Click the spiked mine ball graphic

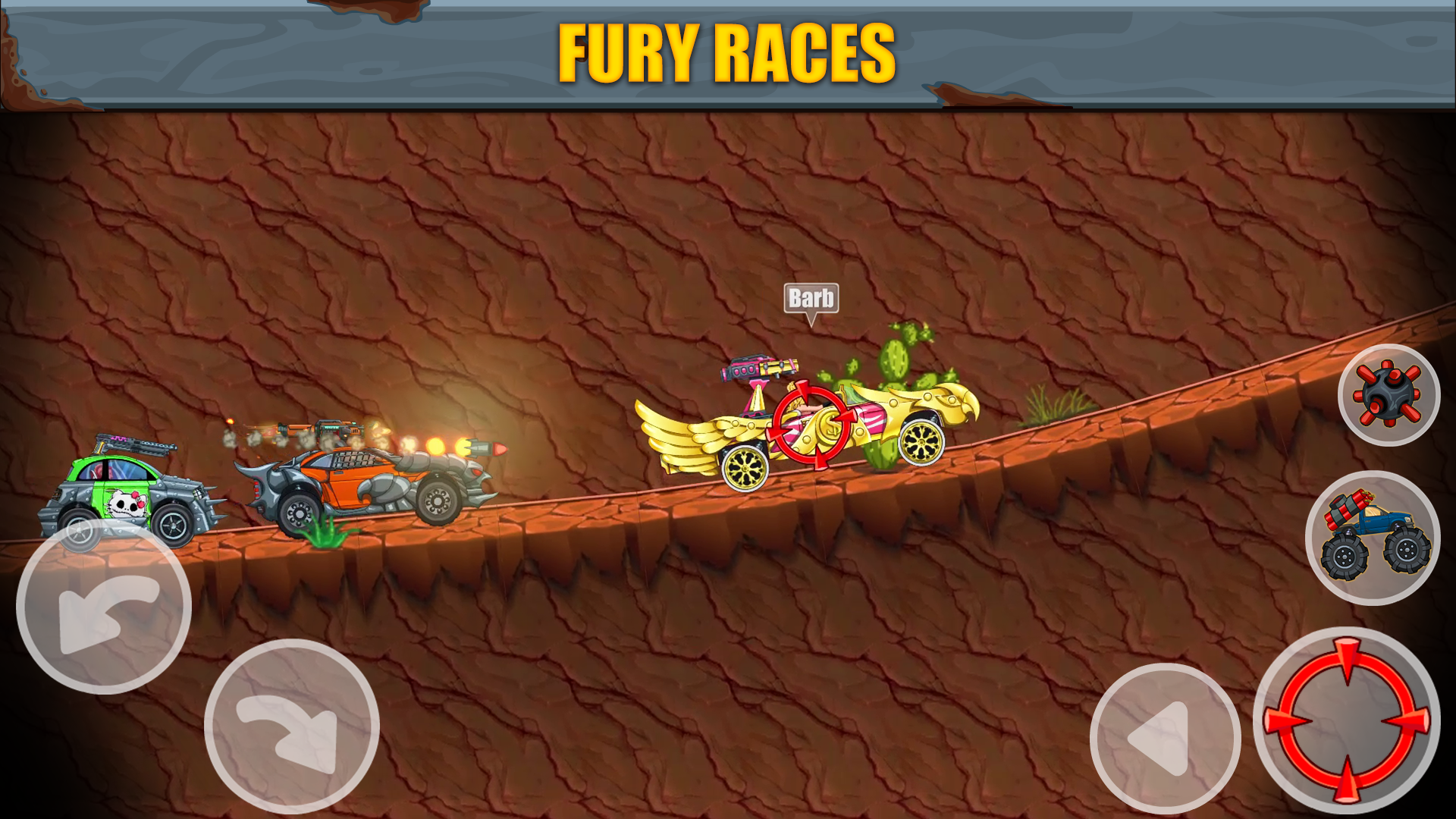(x=1389, y=397)
